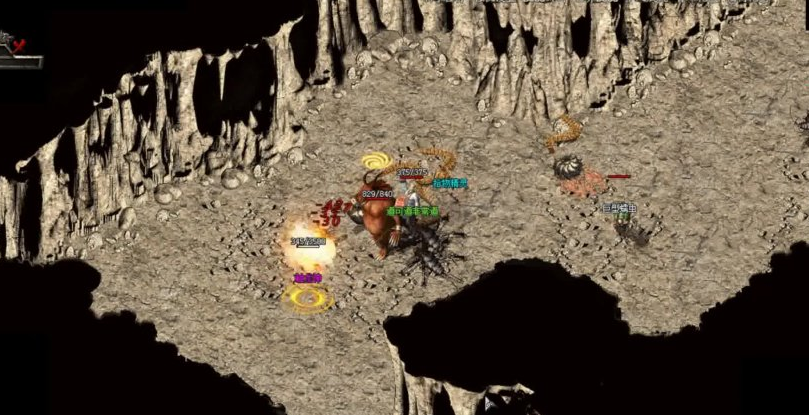The height and width of the screenshot is (415, 809).
Task: Click the red X icon on the panel
Action: [x=18, y=44]
